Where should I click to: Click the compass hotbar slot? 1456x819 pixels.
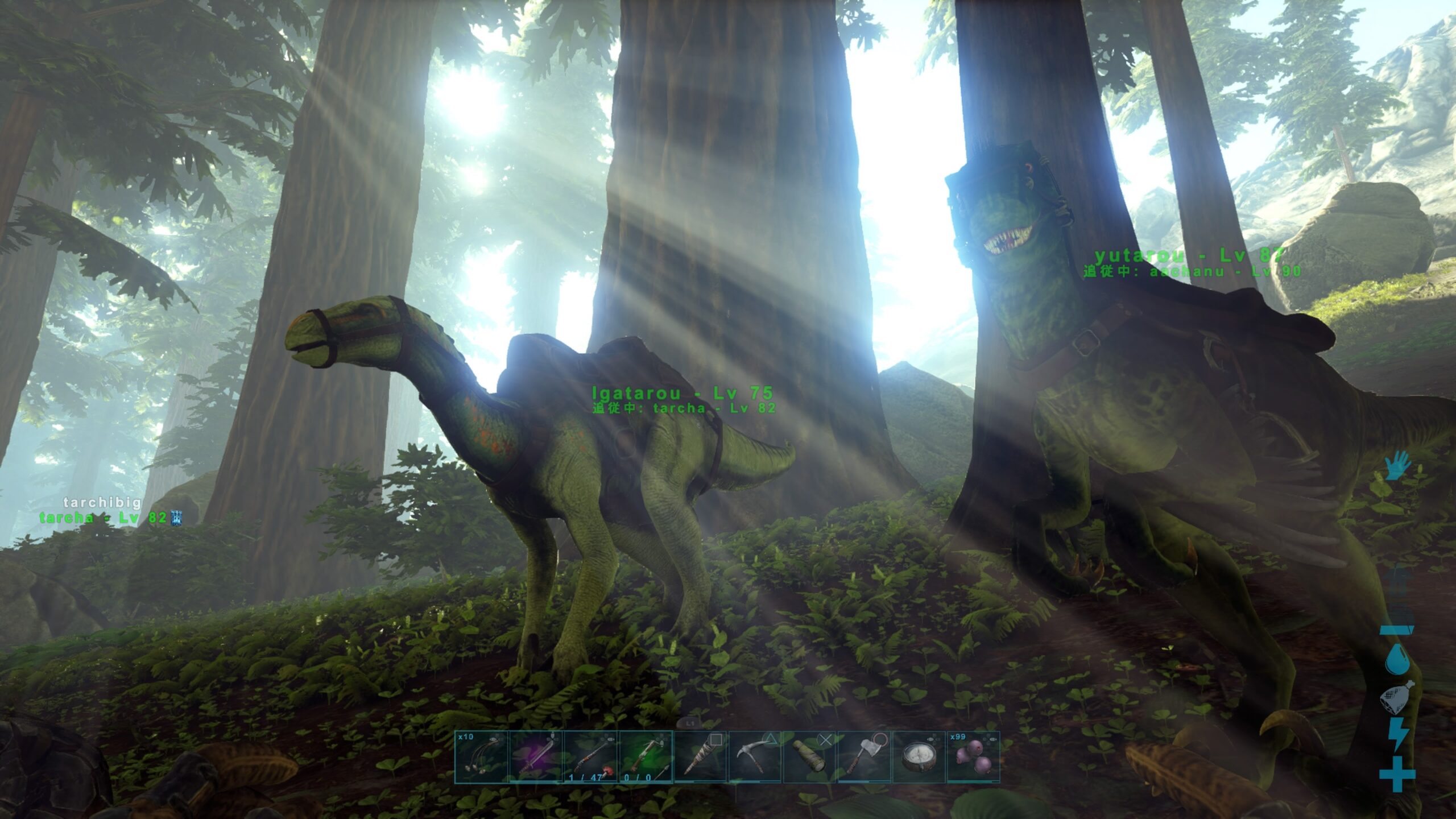pos(919,757)
